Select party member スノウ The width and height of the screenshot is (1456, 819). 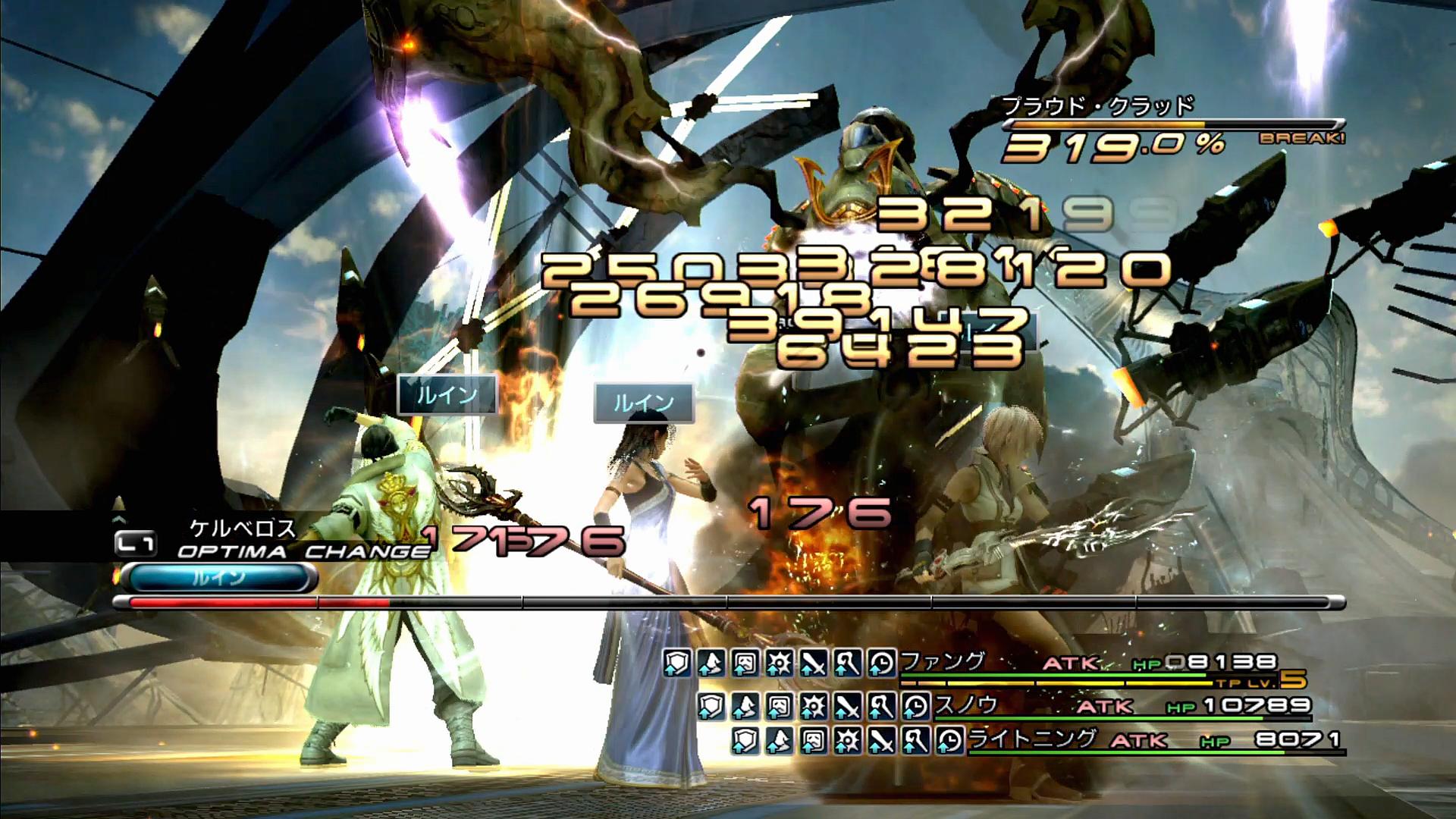(x=966, y=704)
